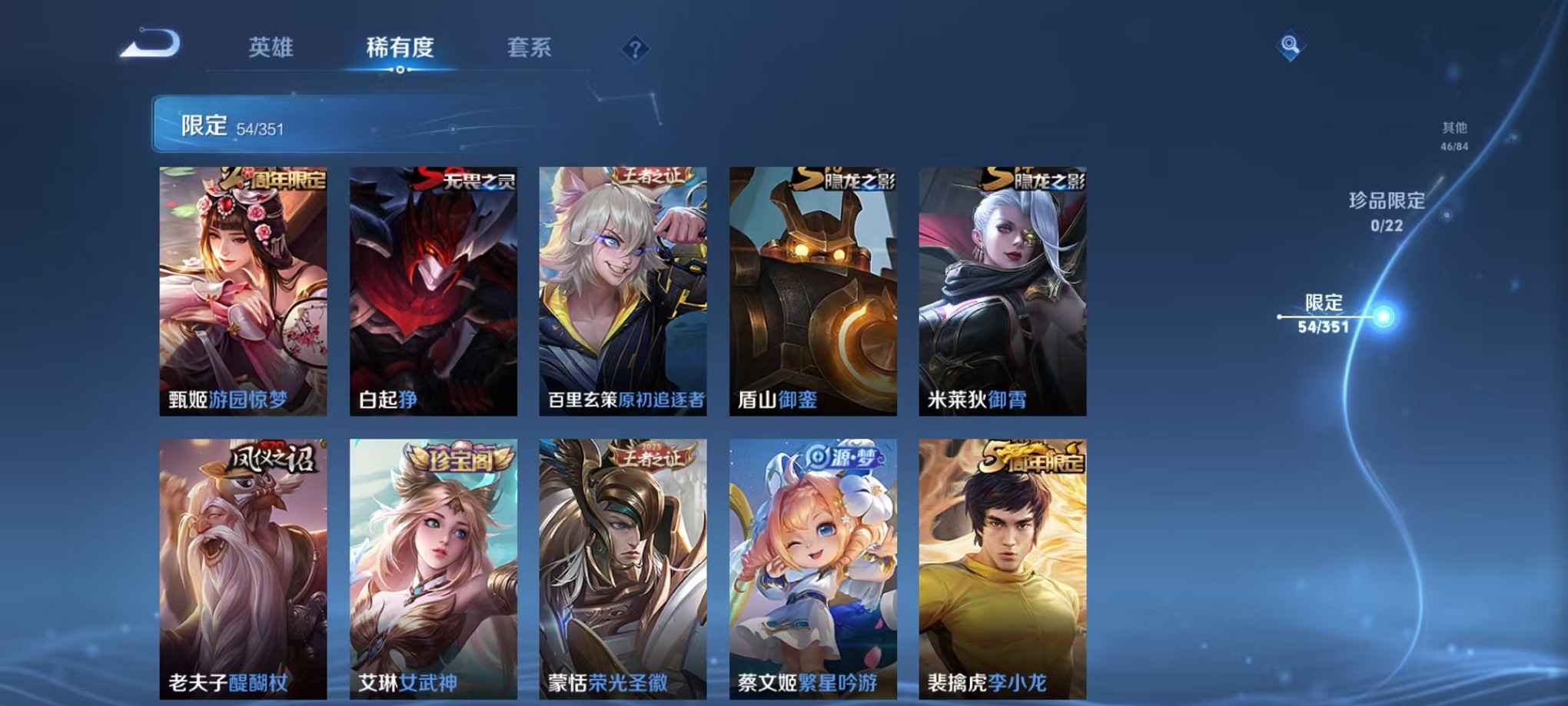The width and height of the screenshot is (1568, 706).
Task: Select the 稀有度 tab
Action: click(398, 48)
